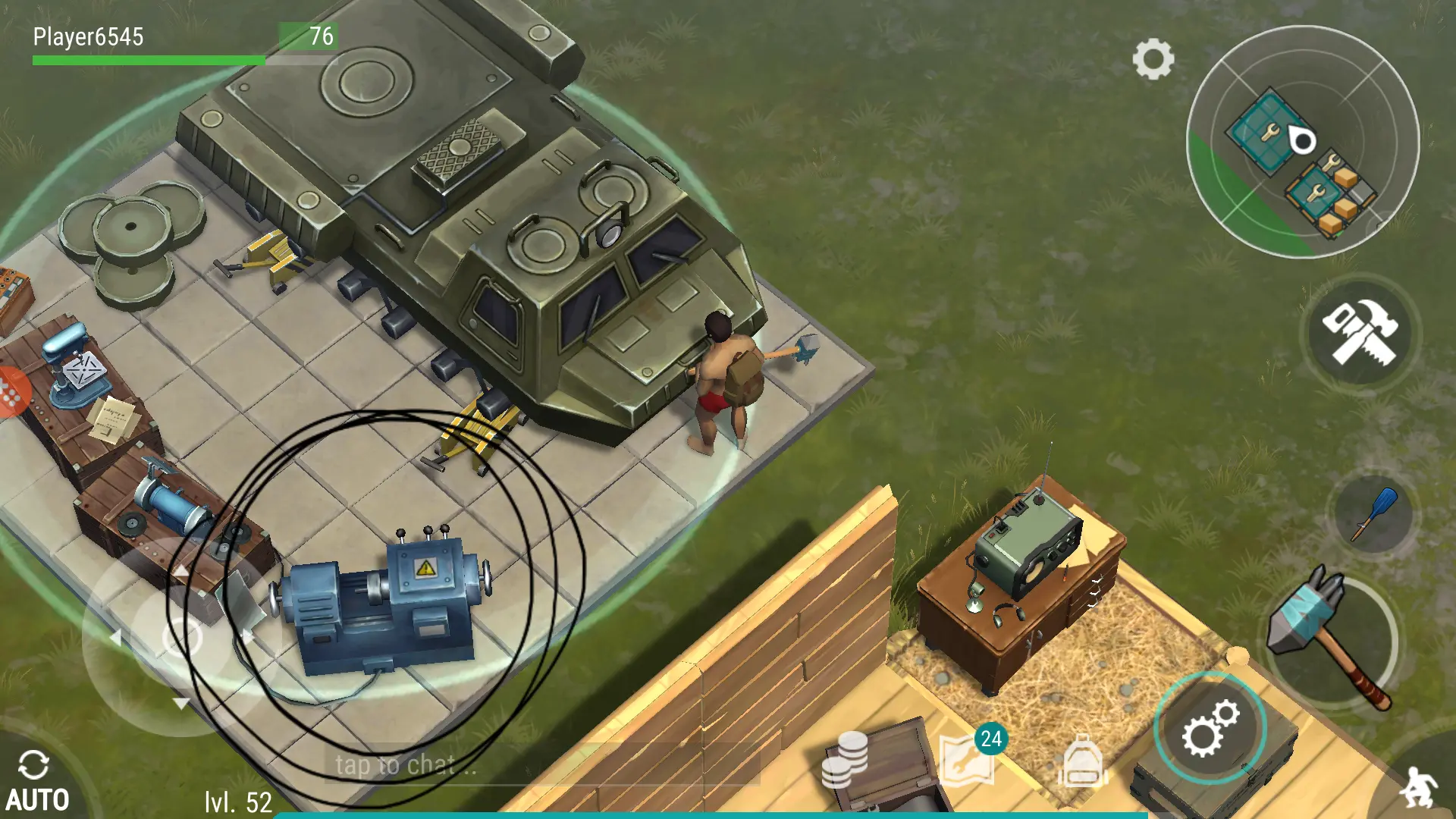
Task: Tap the interact gears action button
Action: (x=1210, y=728)
